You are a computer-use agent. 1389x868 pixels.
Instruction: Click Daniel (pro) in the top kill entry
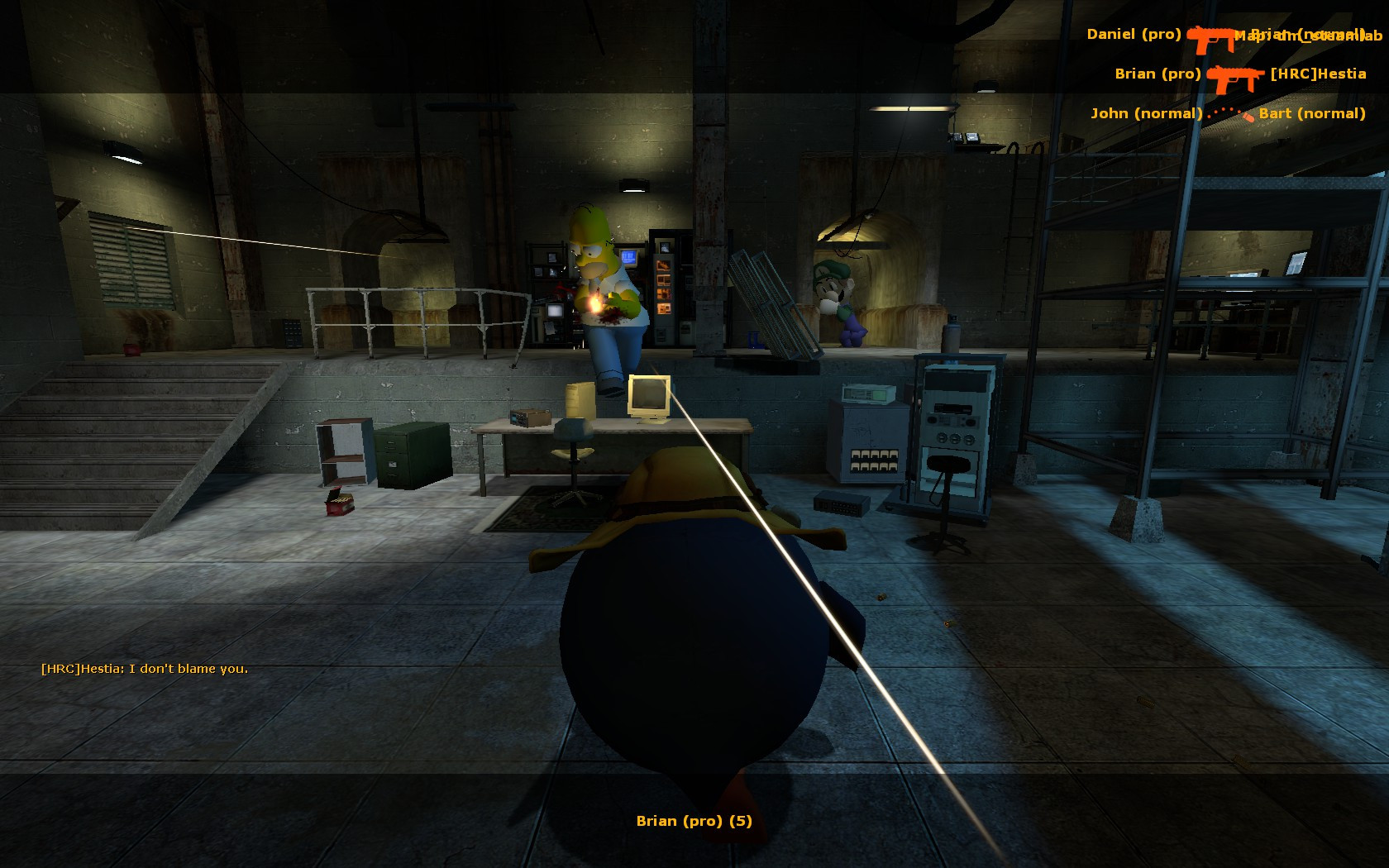click(1135, 35)
